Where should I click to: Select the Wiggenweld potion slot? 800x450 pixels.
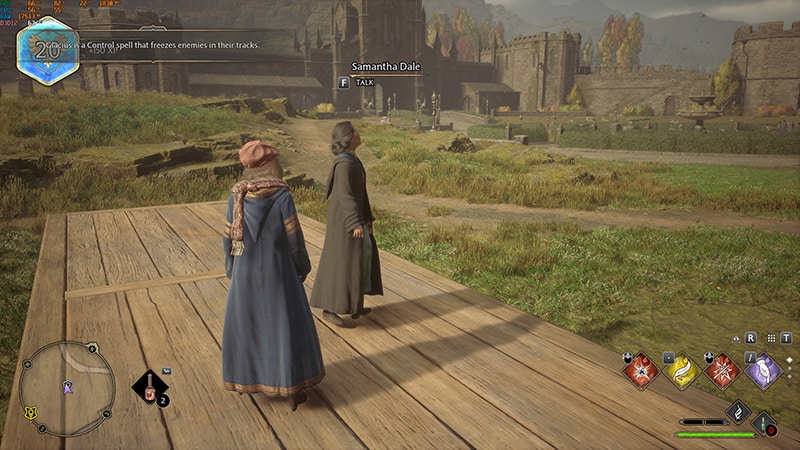coord(765,423)
